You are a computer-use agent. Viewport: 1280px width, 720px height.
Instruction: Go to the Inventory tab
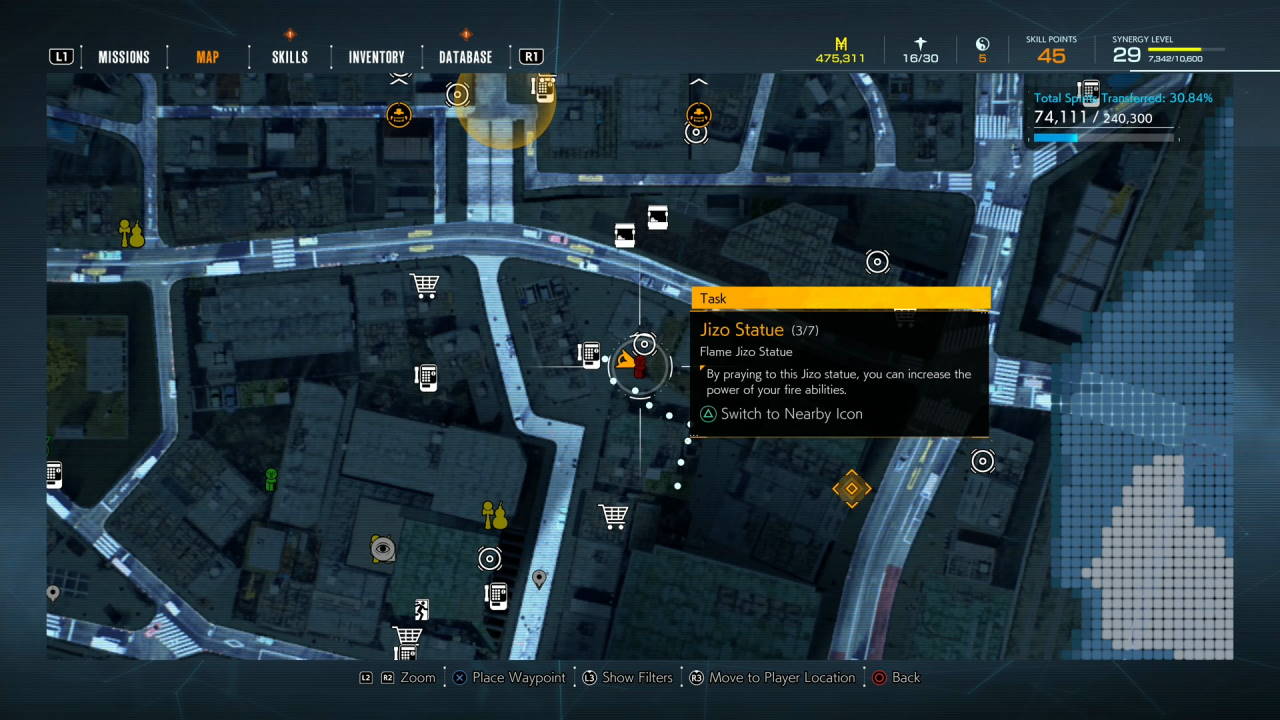[x=376, y=57]
